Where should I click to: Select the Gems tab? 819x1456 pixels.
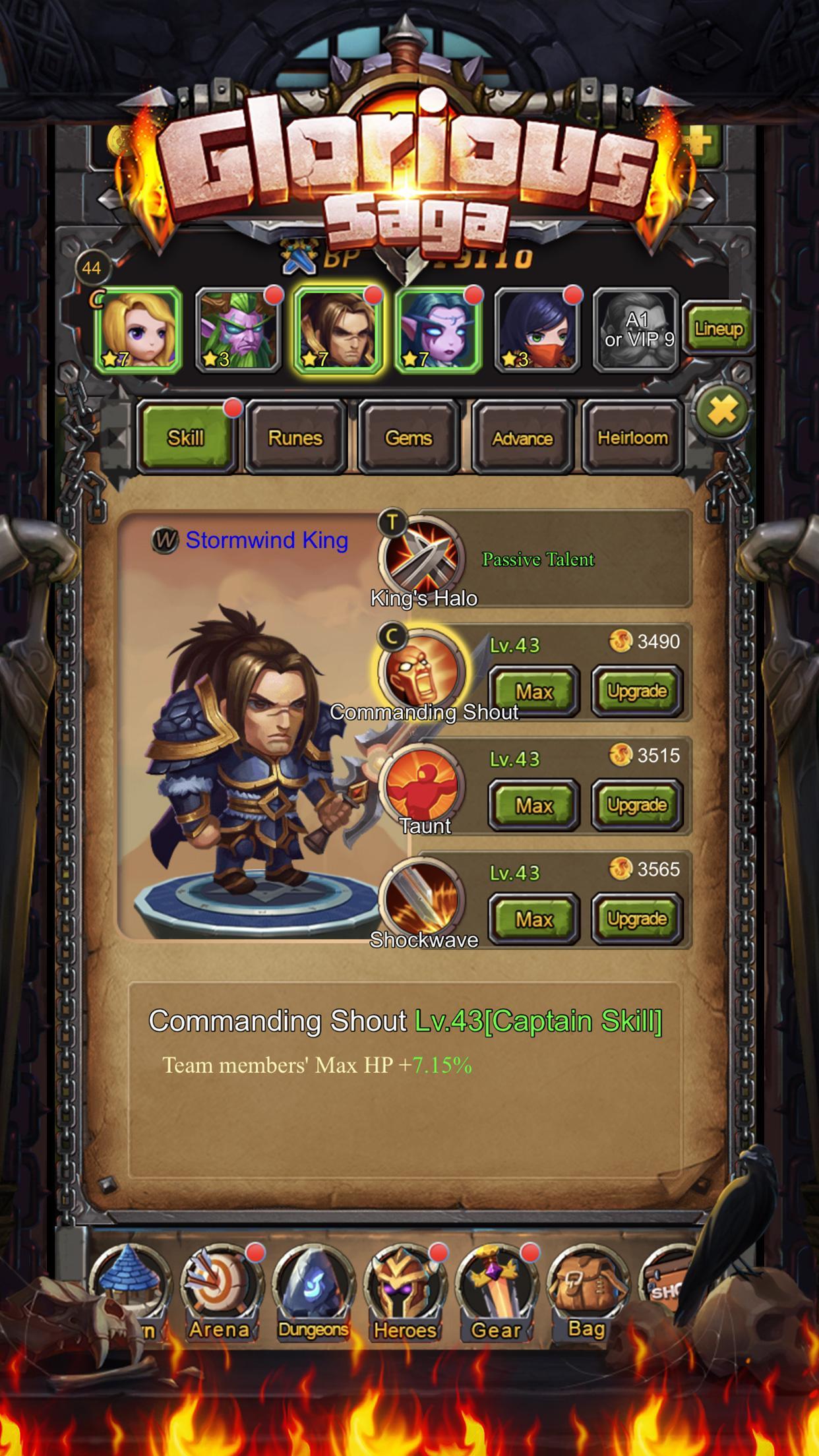click(408, 437)
